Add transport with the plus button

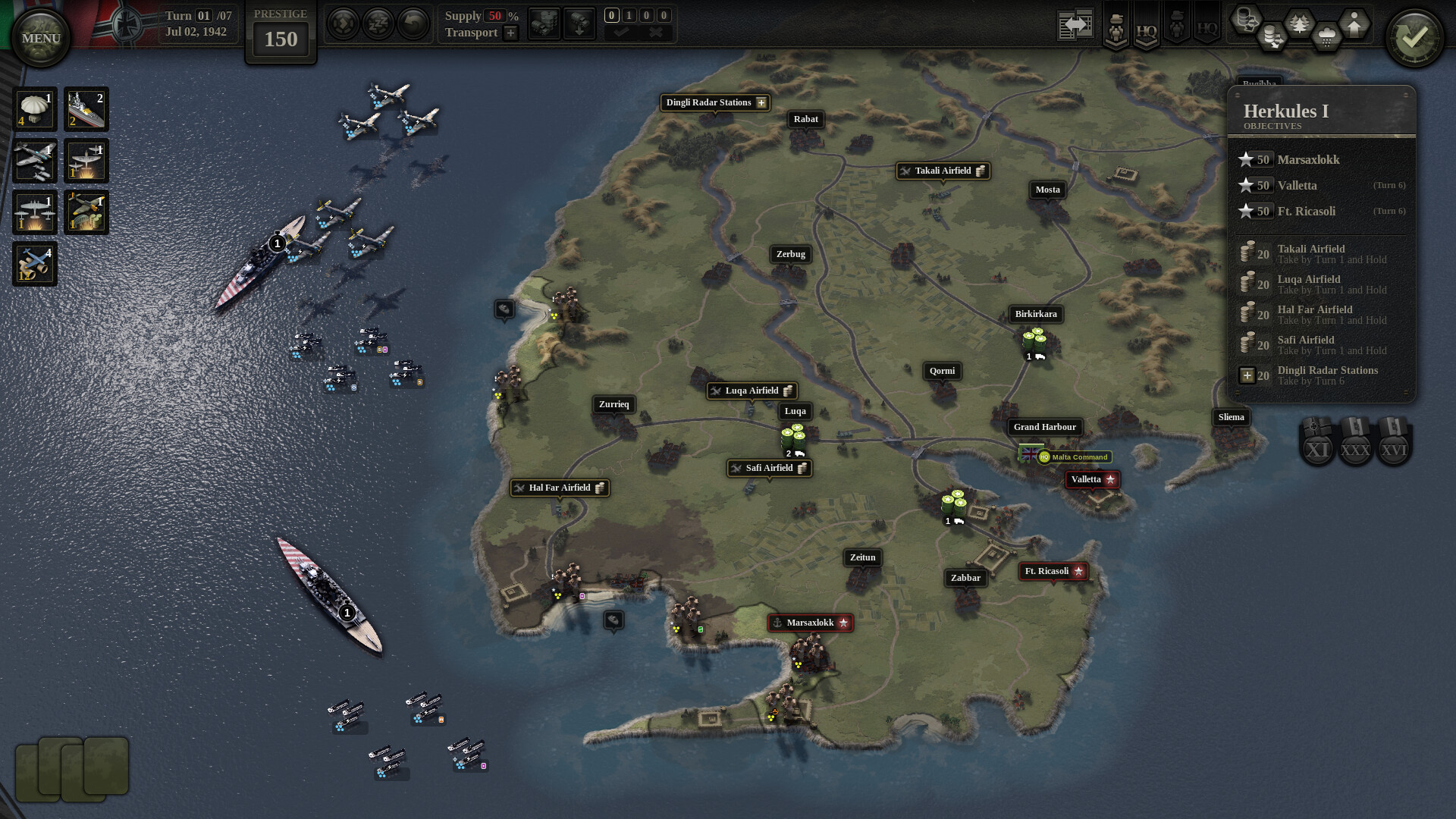point(511,33)
